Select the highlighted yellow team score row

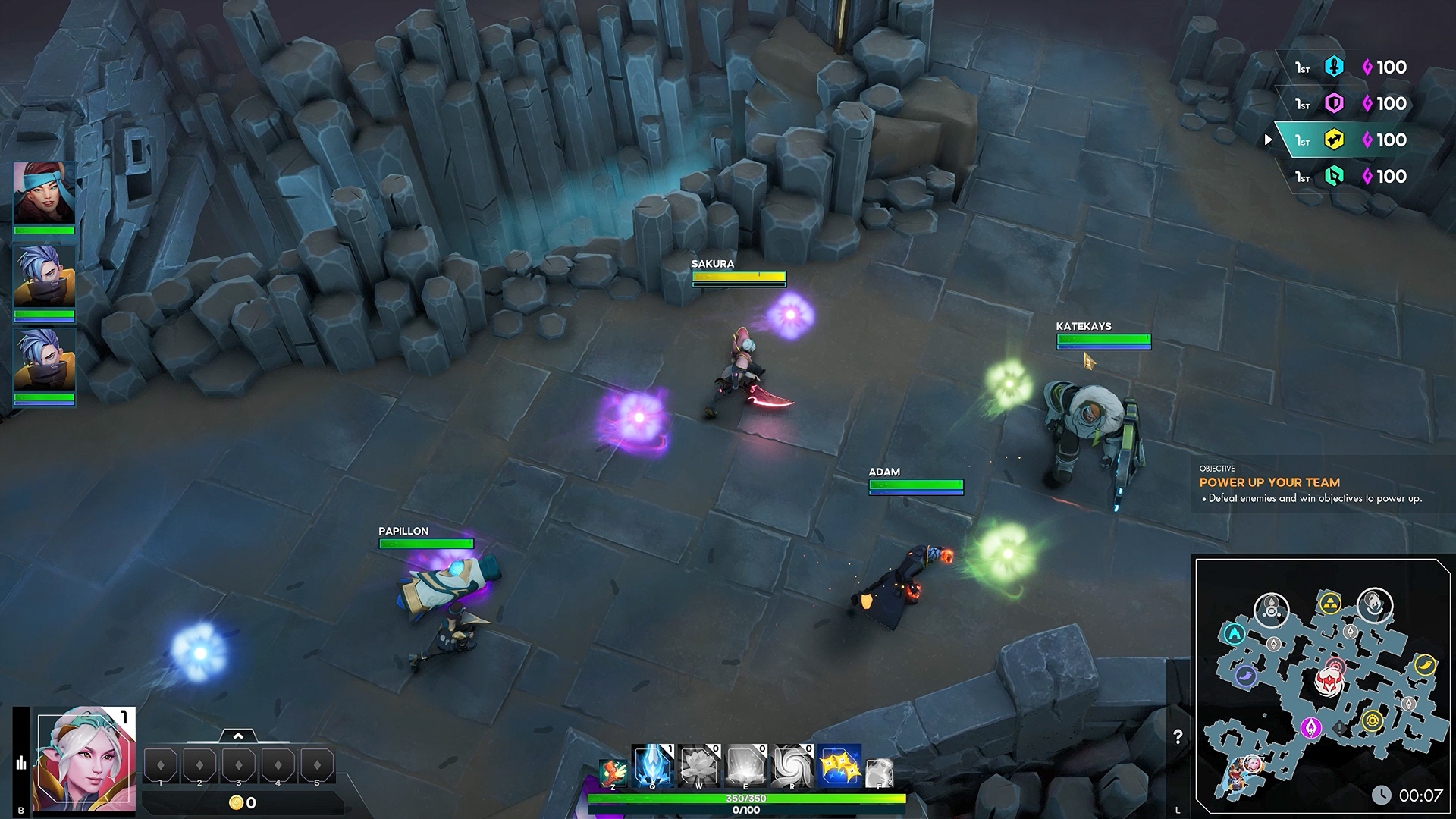coord(1351,140)
